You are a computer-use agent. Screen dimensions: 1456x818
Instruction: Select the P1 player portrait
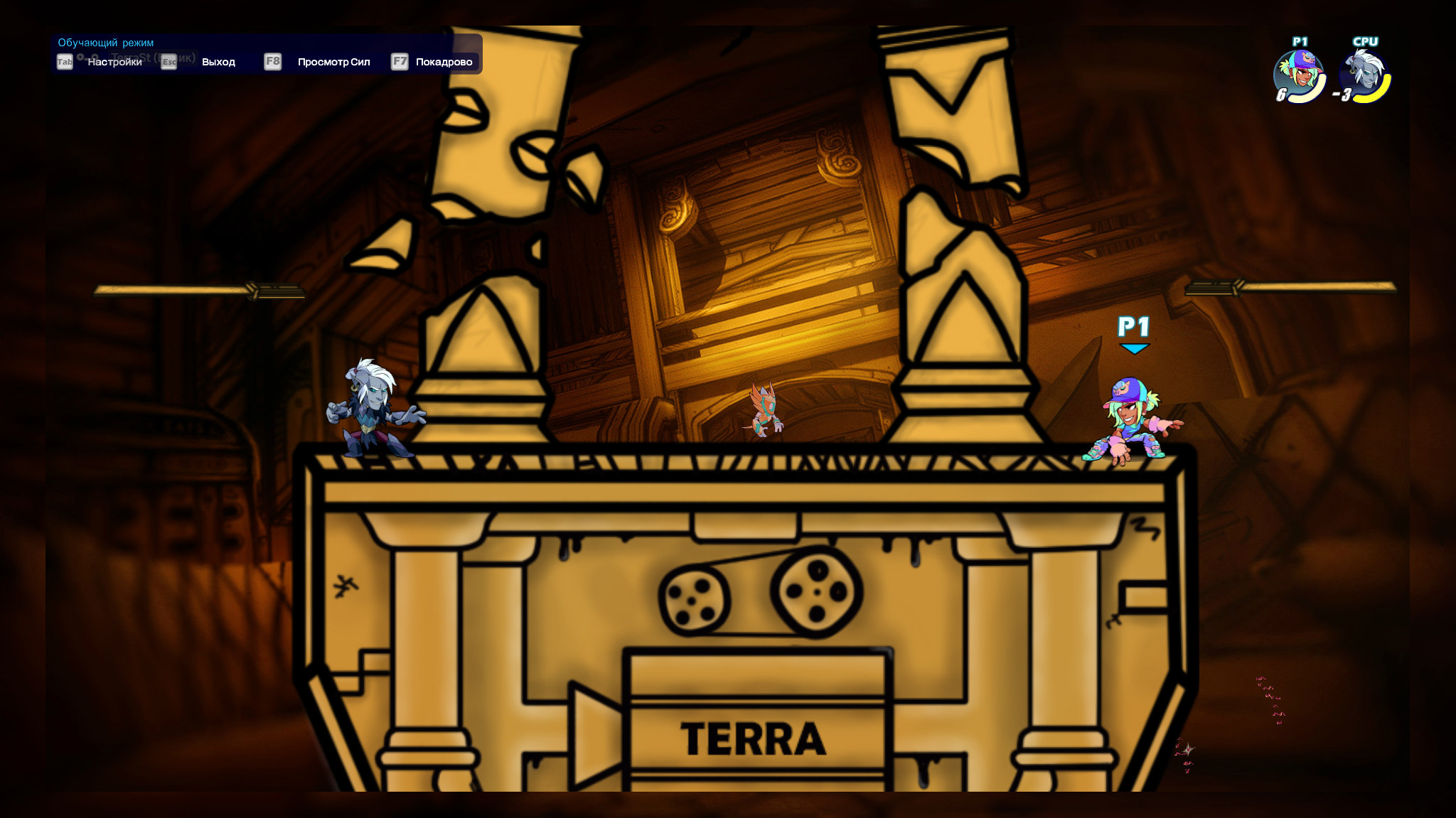point(1300,68)
